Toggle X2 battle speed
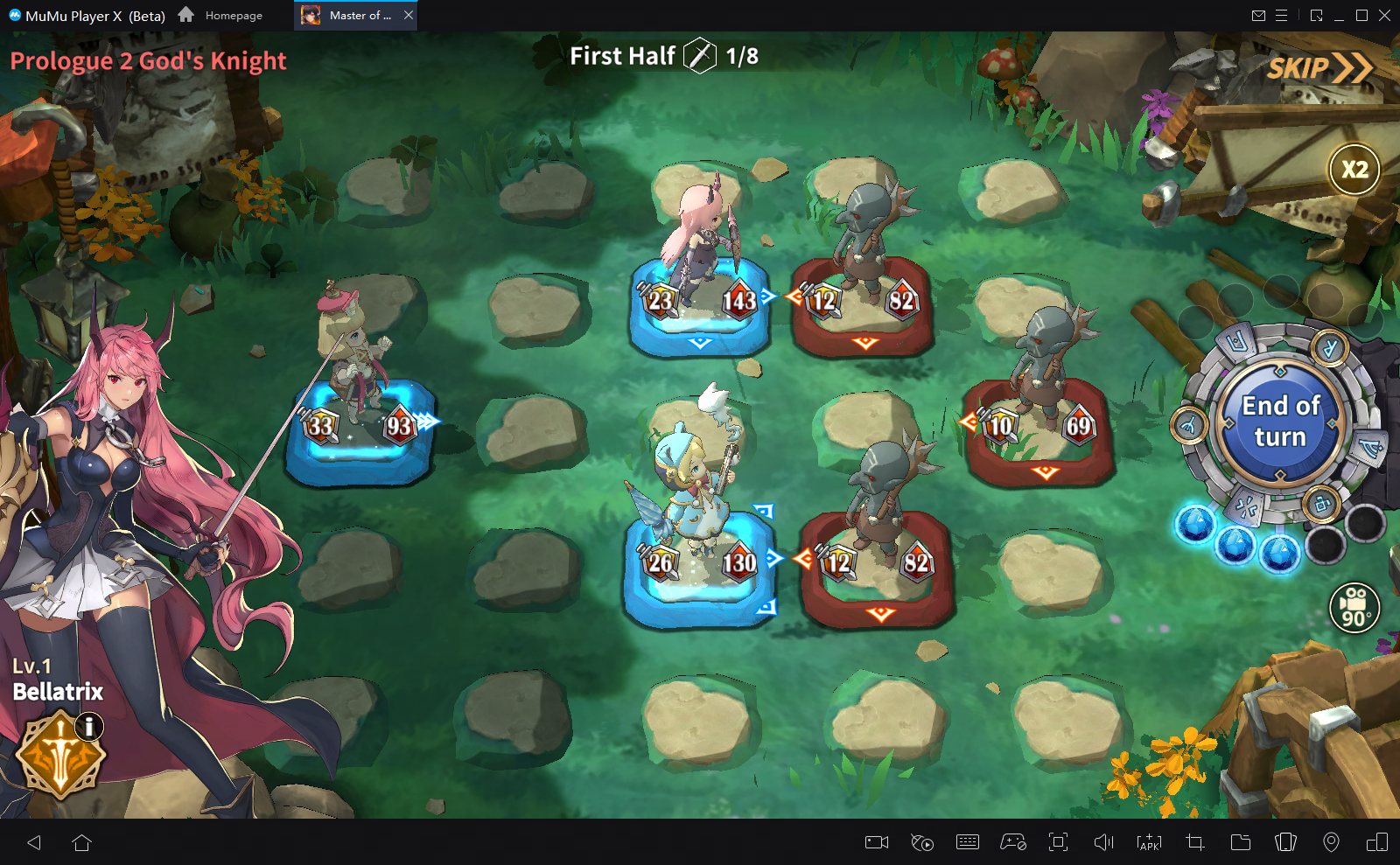The width and height of the screenshot is (1400, 865). (1353, 170)
